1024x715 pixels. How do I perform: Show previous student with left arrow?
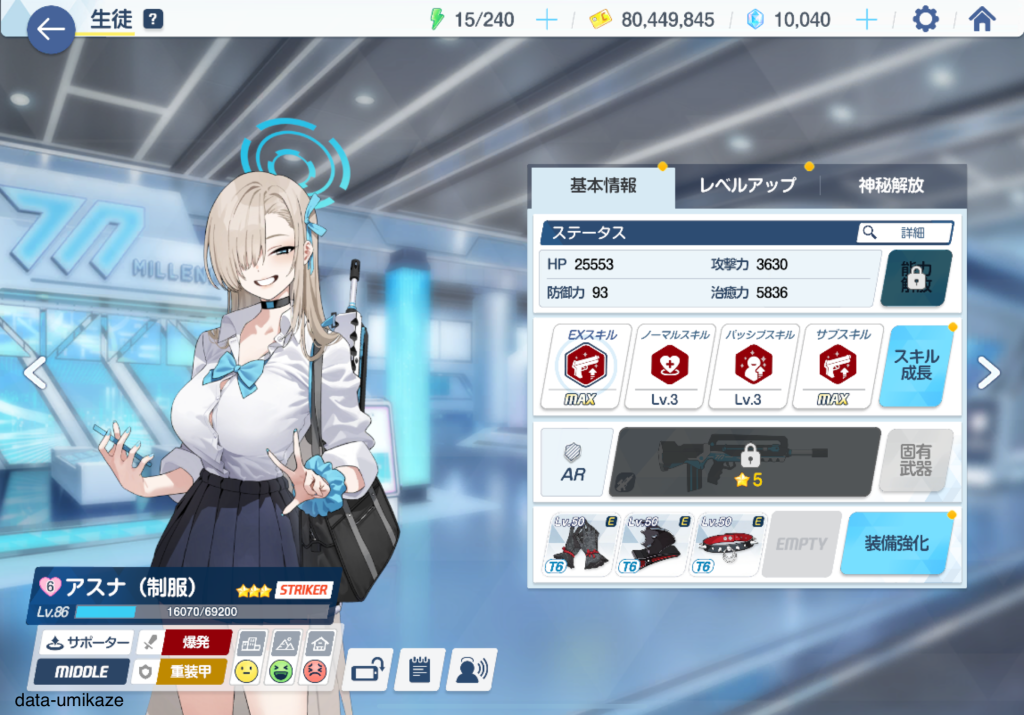coord(35,373)
